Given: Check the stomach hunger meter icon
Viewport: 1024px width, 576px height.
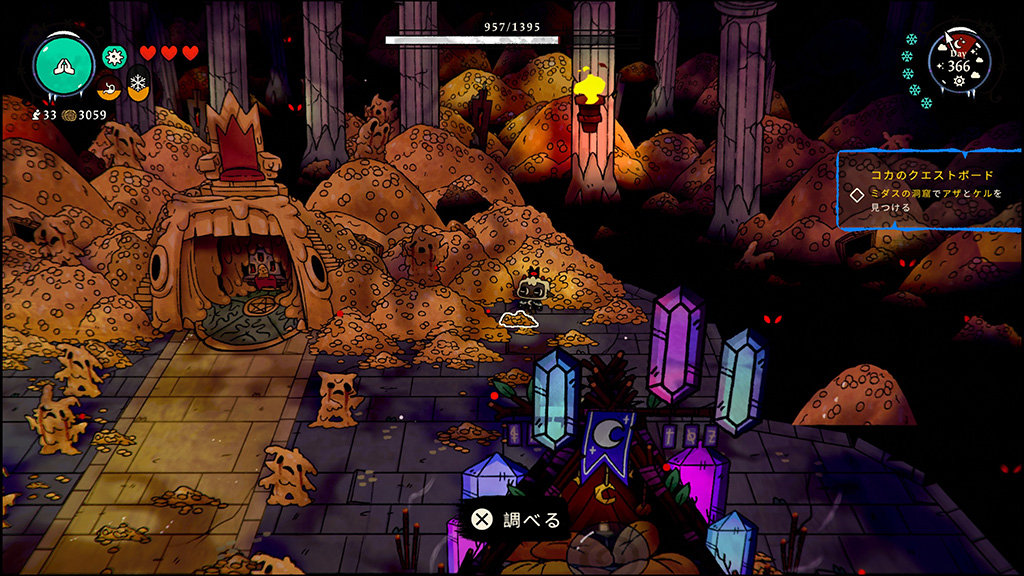Looking at the screenshot, I should click(x=109, y=86).
